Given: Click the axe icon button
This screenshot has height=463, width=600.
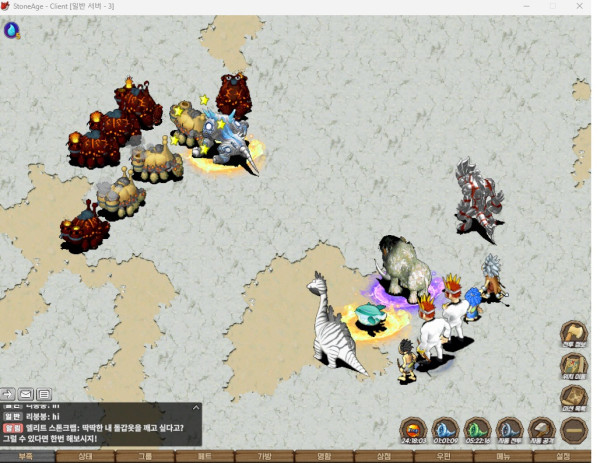Looking at the screenshot, I should [573, 333].
